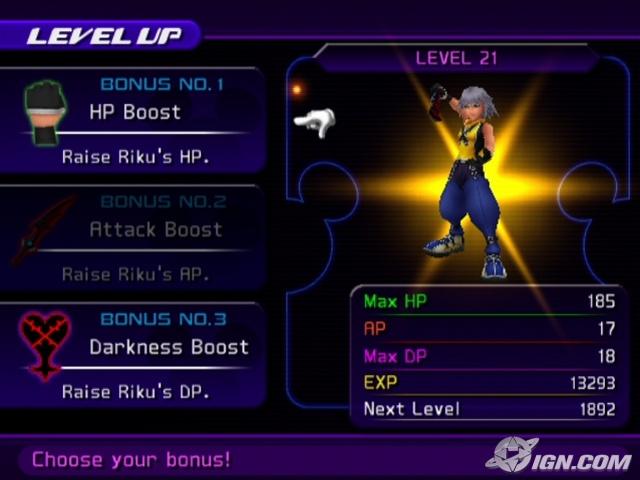Screen dimensions: 640x480
Task: Select the greyed-out Attack Boost bonus
Action: (157, 229)
